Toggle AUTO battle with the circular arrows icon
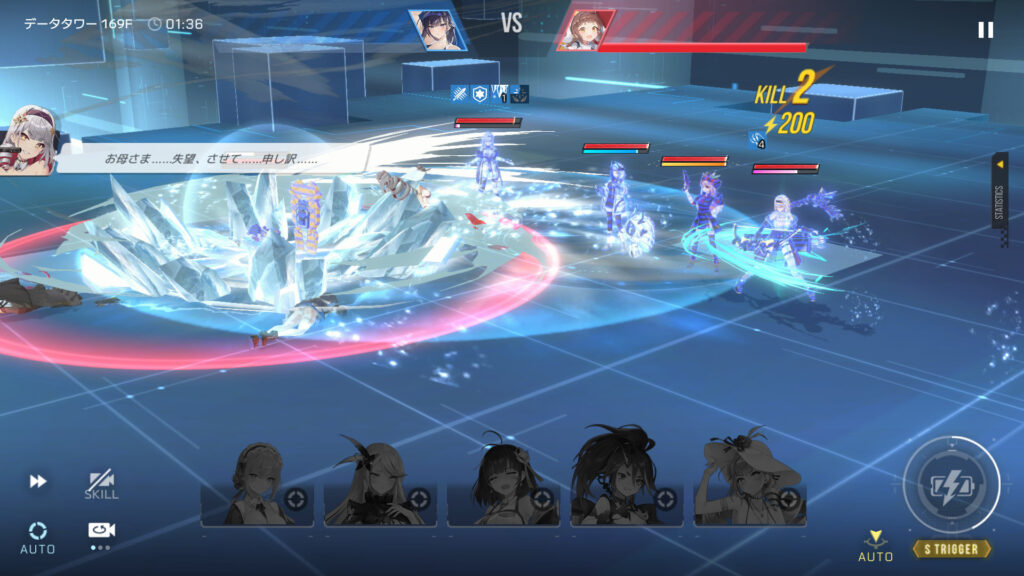The width and height of the screenshot is (1024, 576). (38, 536)
